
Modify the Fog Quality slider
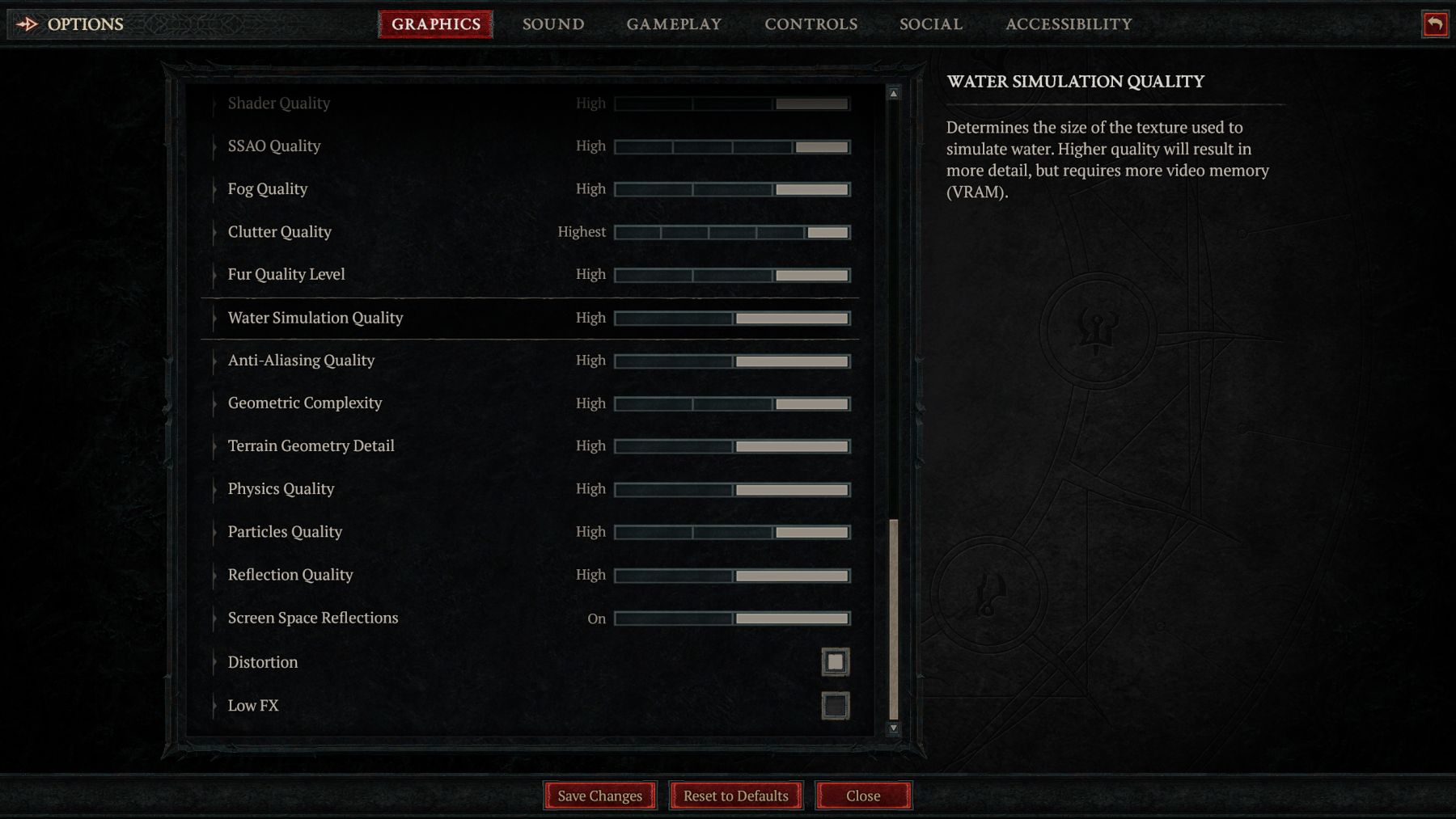[x=732, y=189]
